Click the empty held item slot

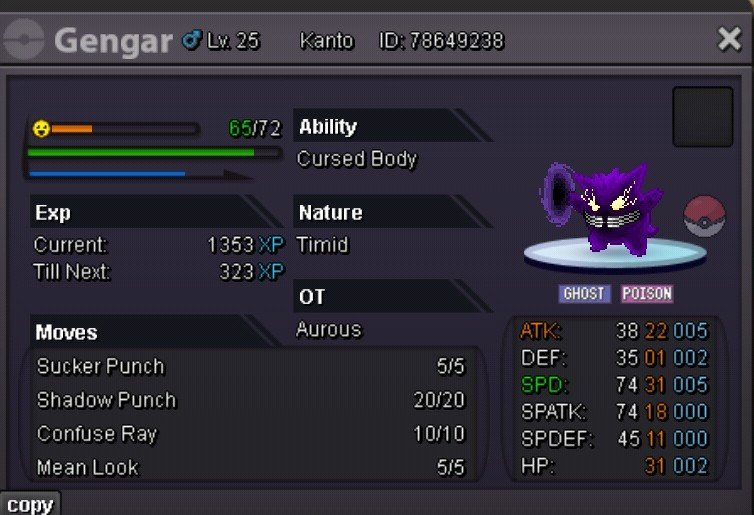click(x=703, y=117)
